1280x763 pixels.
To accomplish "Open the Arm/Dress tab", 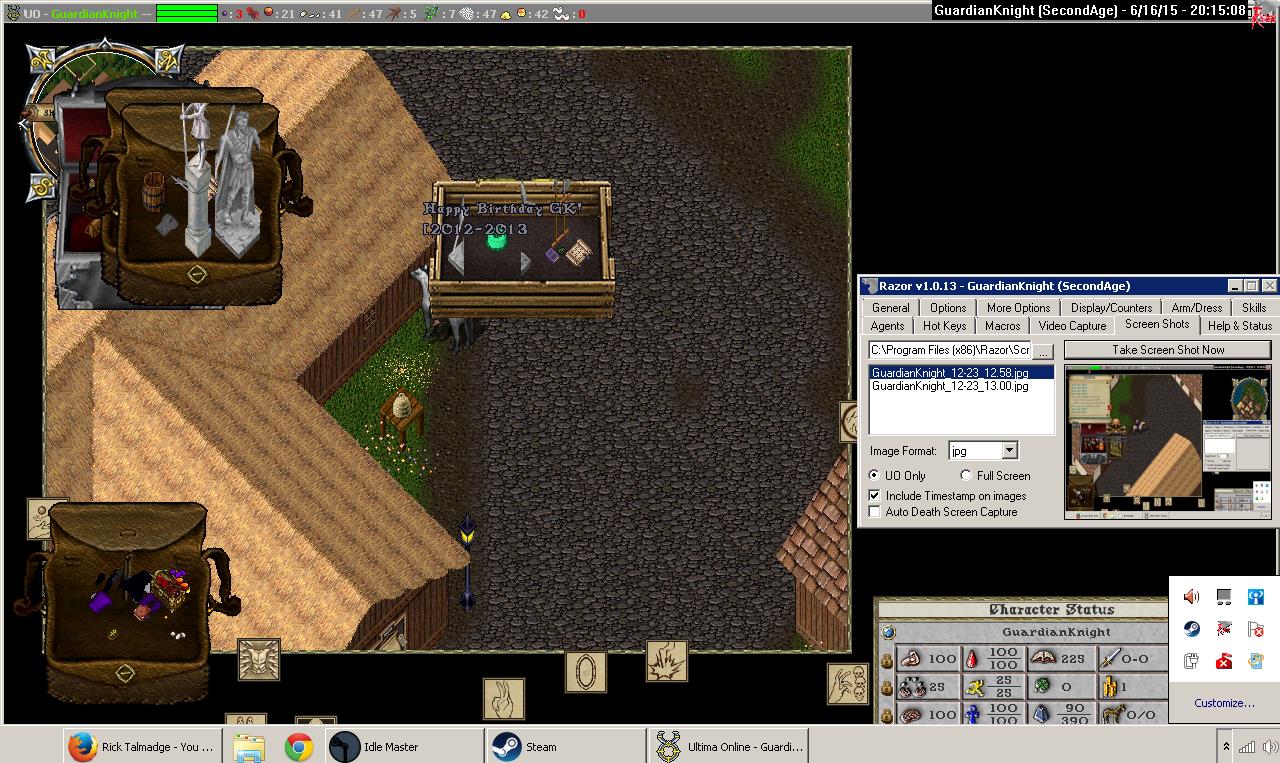I will pos(1196,308).
